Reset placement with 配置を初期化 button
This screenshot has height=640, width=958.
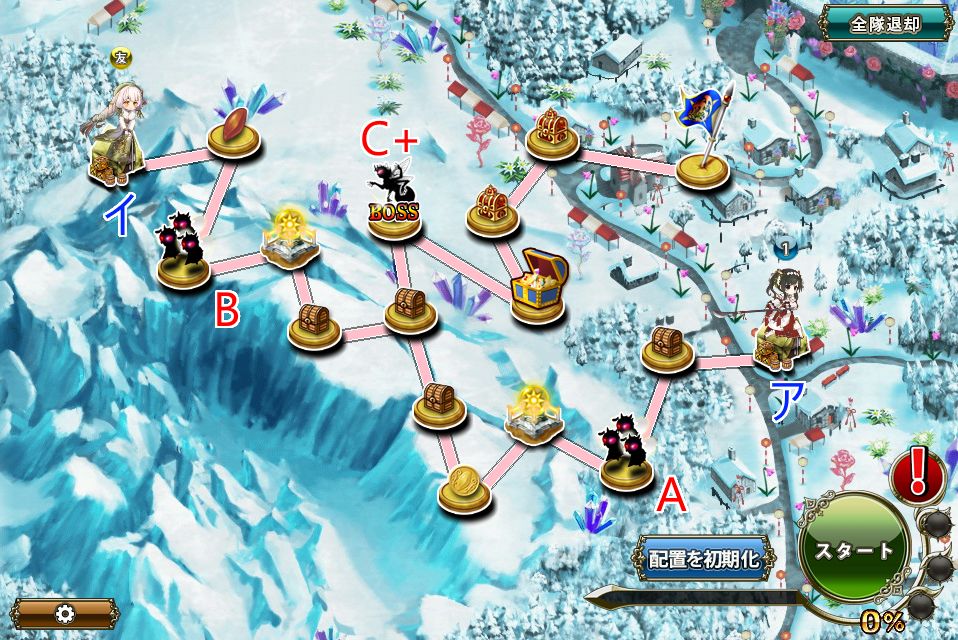click(x=704, y=559)
